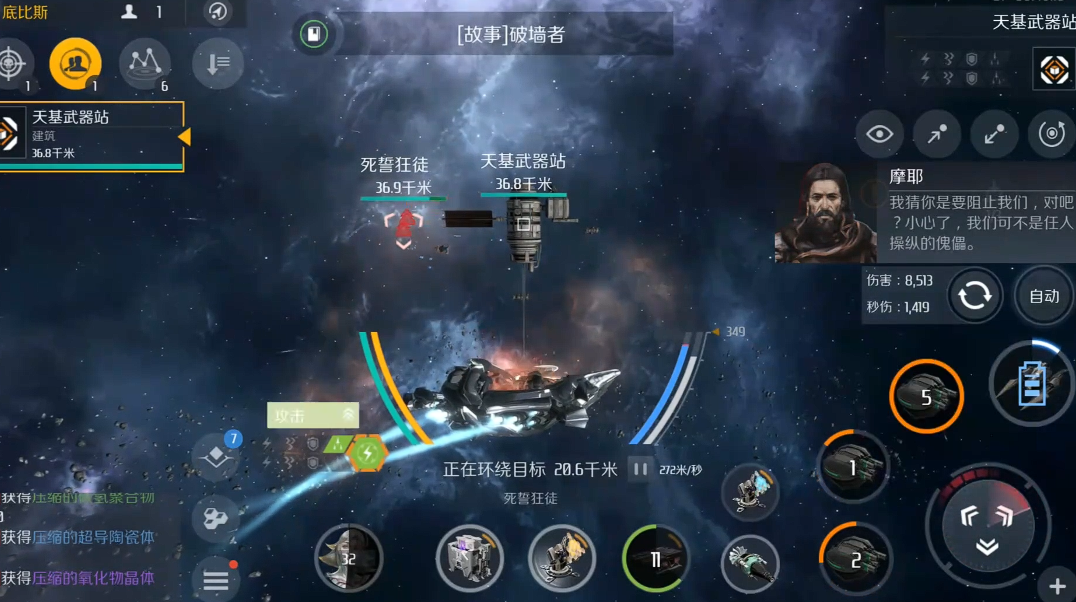Activate the module showing 11

(656, 560)
